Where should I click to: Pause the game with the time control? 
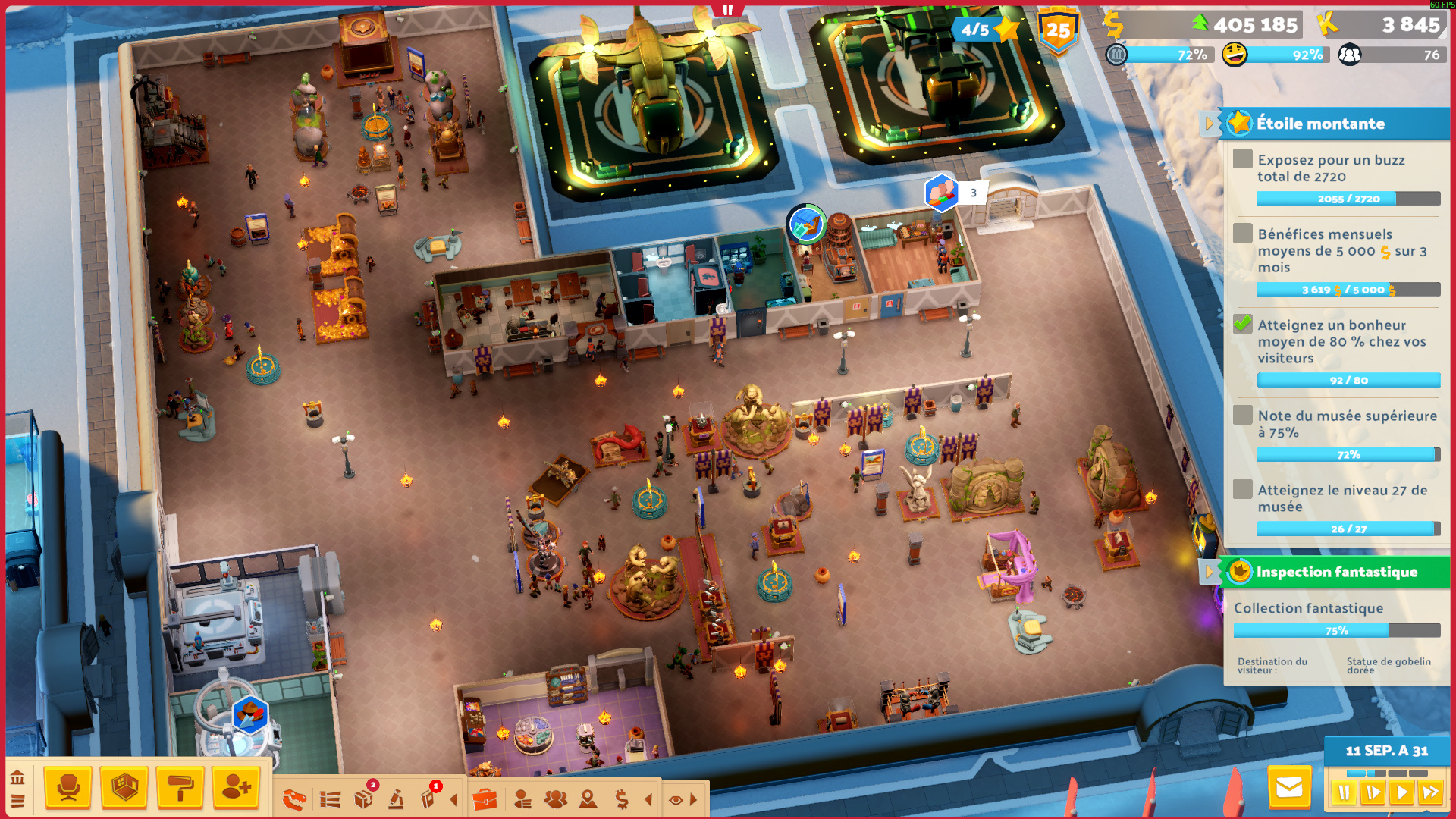pos(1345,793)
